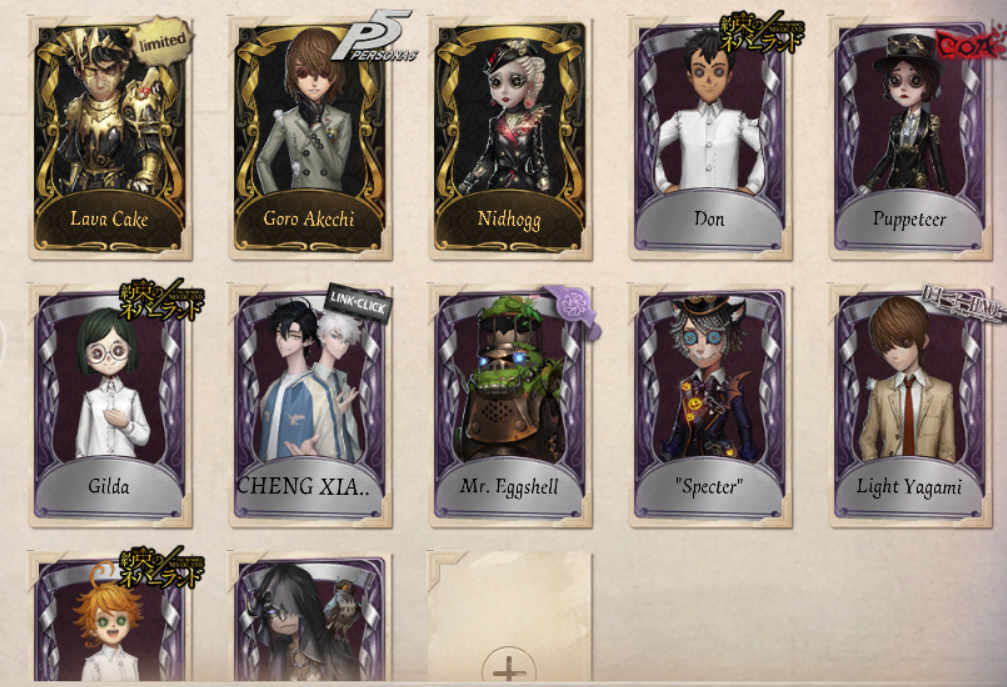Choose the Gilda costume card
The width and height of the screenshot is (1007, 687).
(110, 405)
